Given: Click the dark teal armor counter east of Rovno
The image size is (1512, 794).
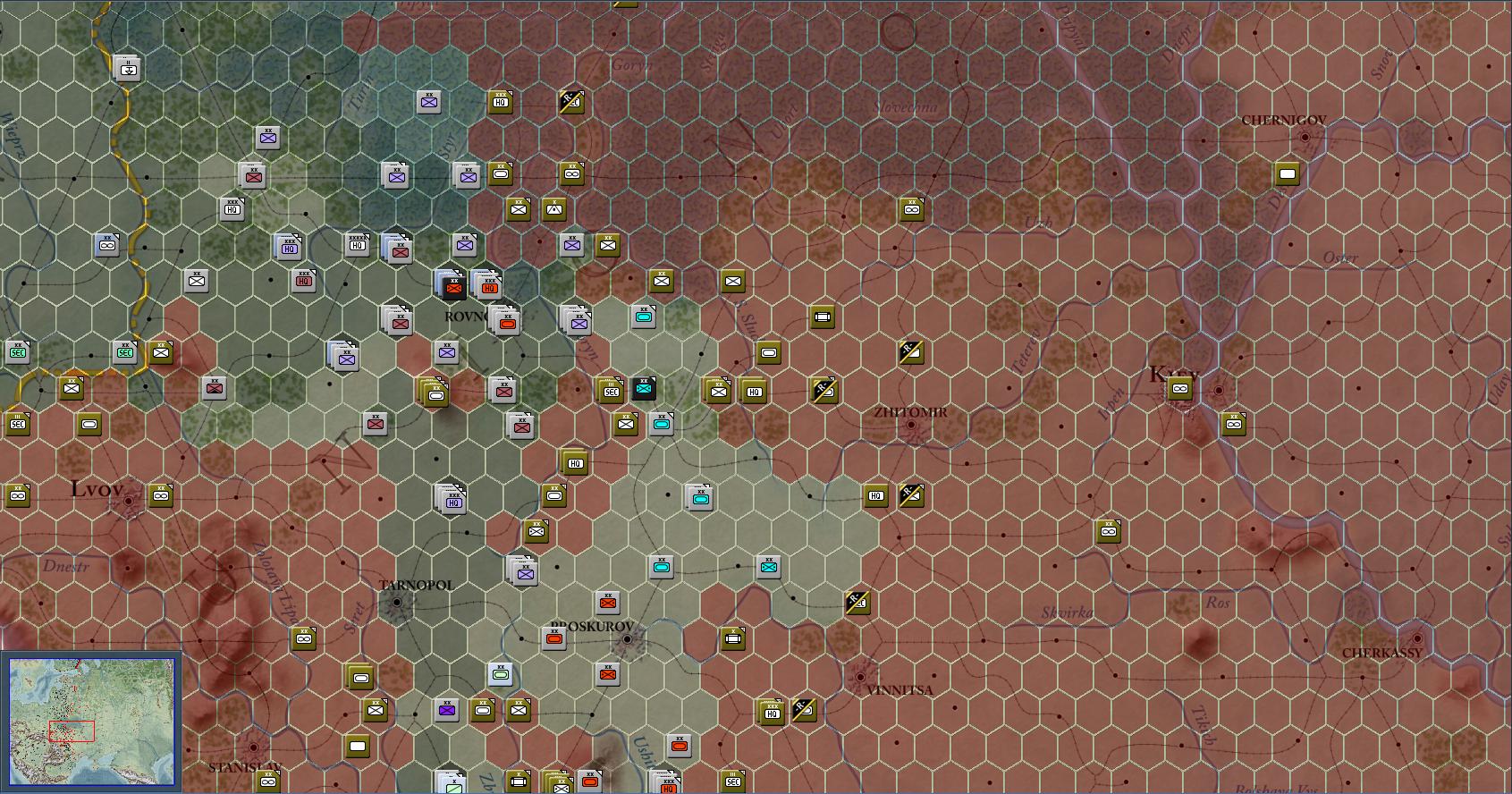Looking at the screenshot, I should (x=643, y=388).
